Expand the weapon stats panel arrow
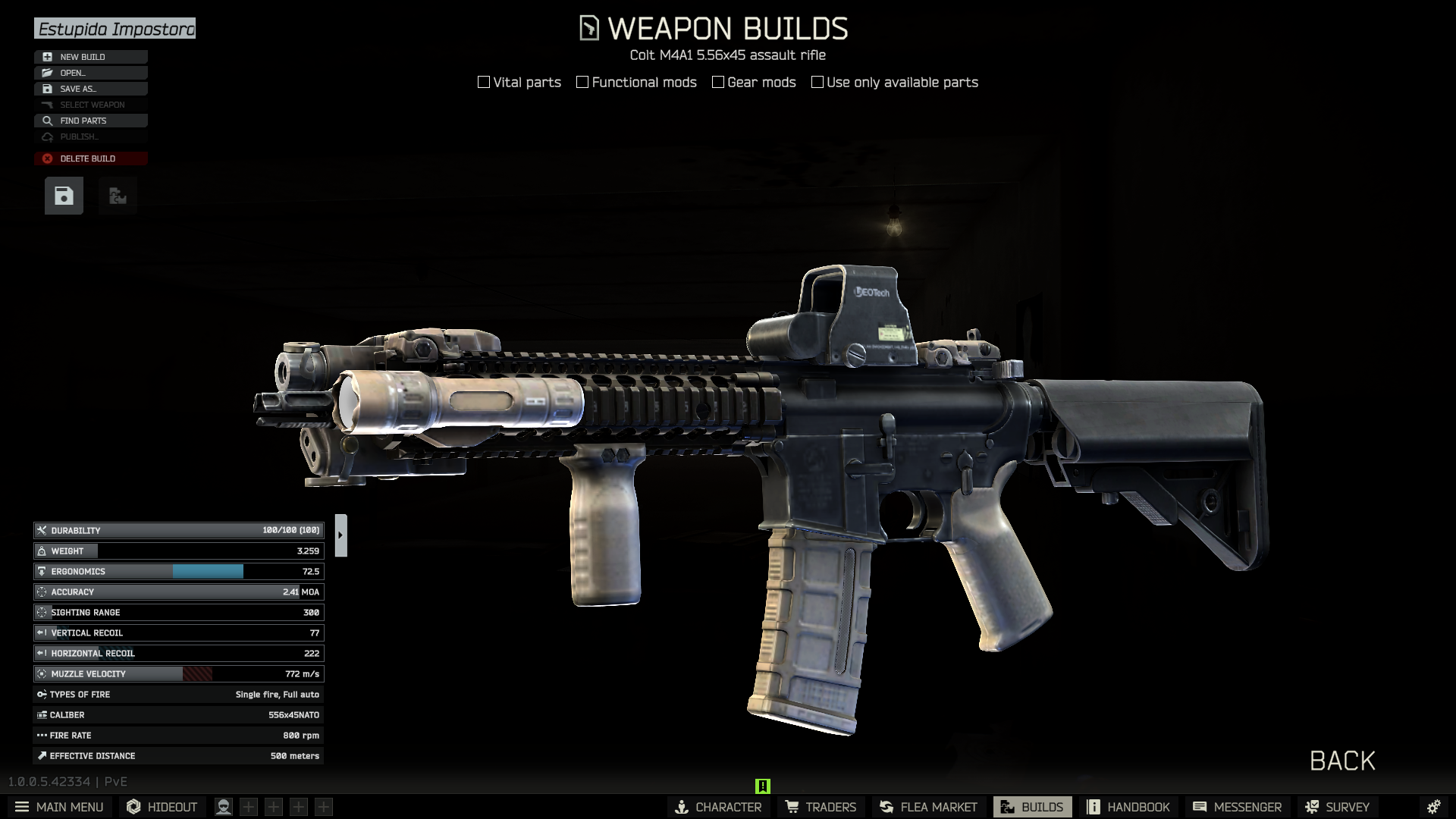Screen dimensions: 1456x819 (340, 535)
